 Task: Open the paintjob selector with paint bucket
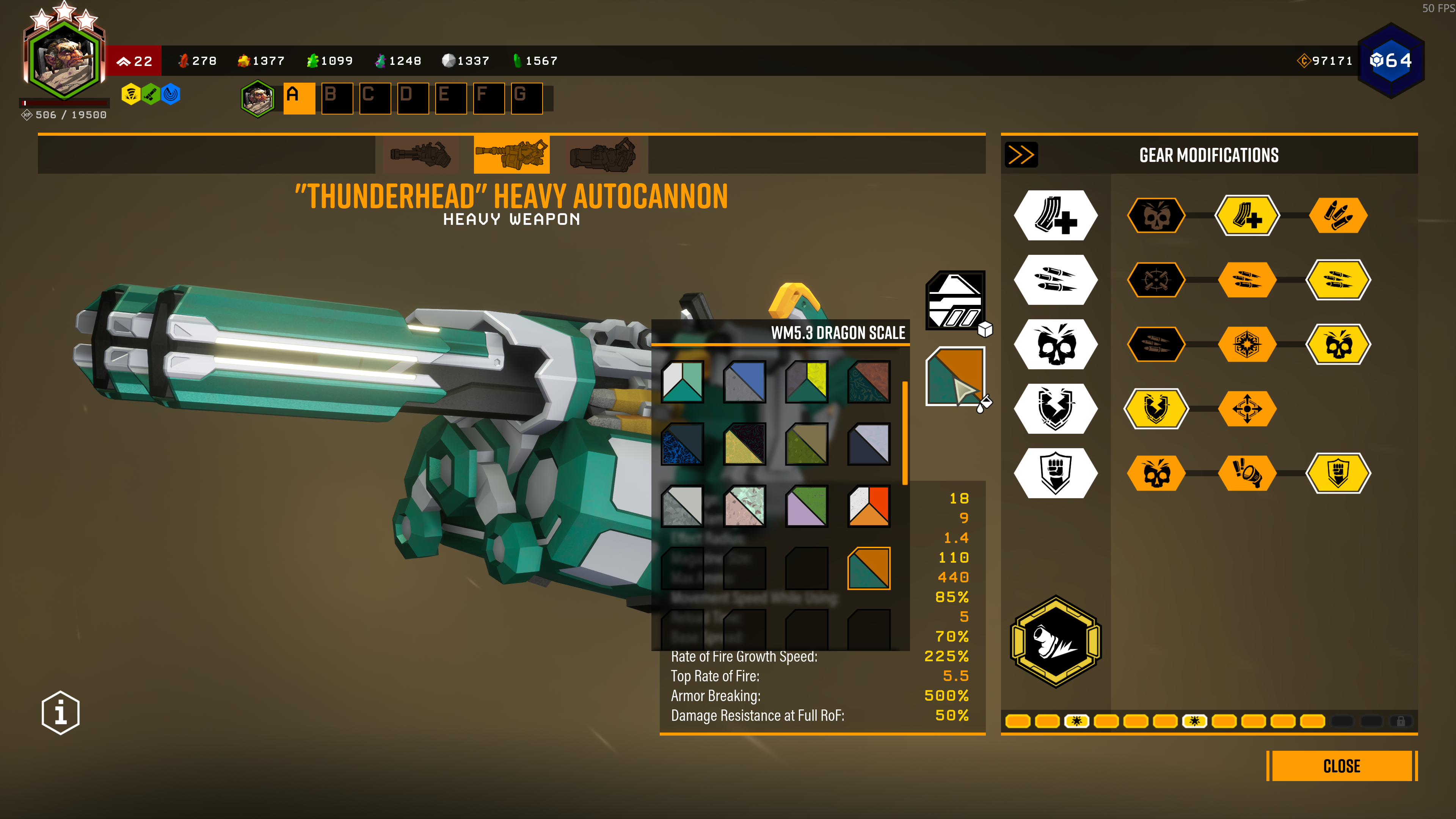coord(955,376)
